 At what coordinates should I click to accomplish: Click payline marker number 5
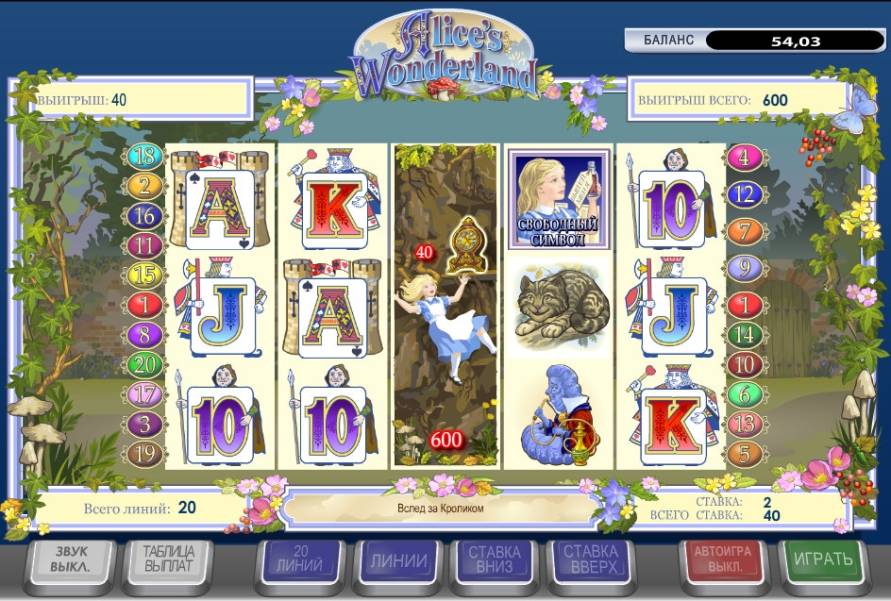743,454
